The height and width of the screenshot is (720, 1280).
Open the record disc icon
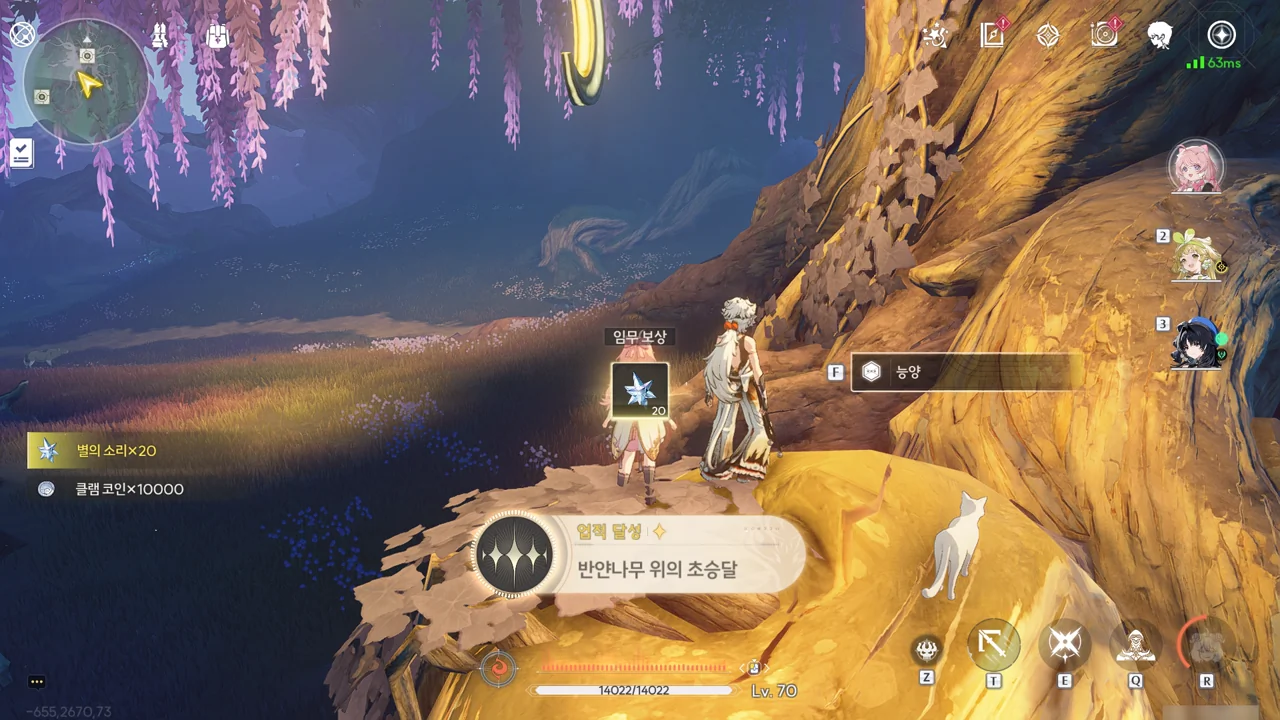tap(1104, 36)
